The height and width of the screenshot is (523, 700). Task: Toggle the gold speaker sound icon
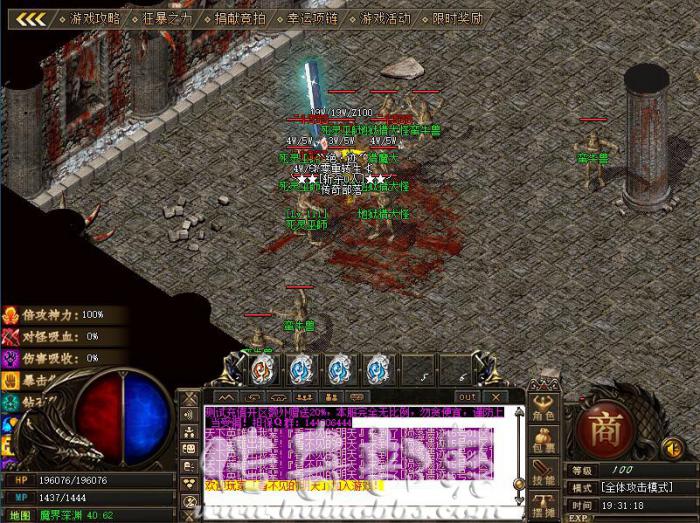(x=672, y=447)
